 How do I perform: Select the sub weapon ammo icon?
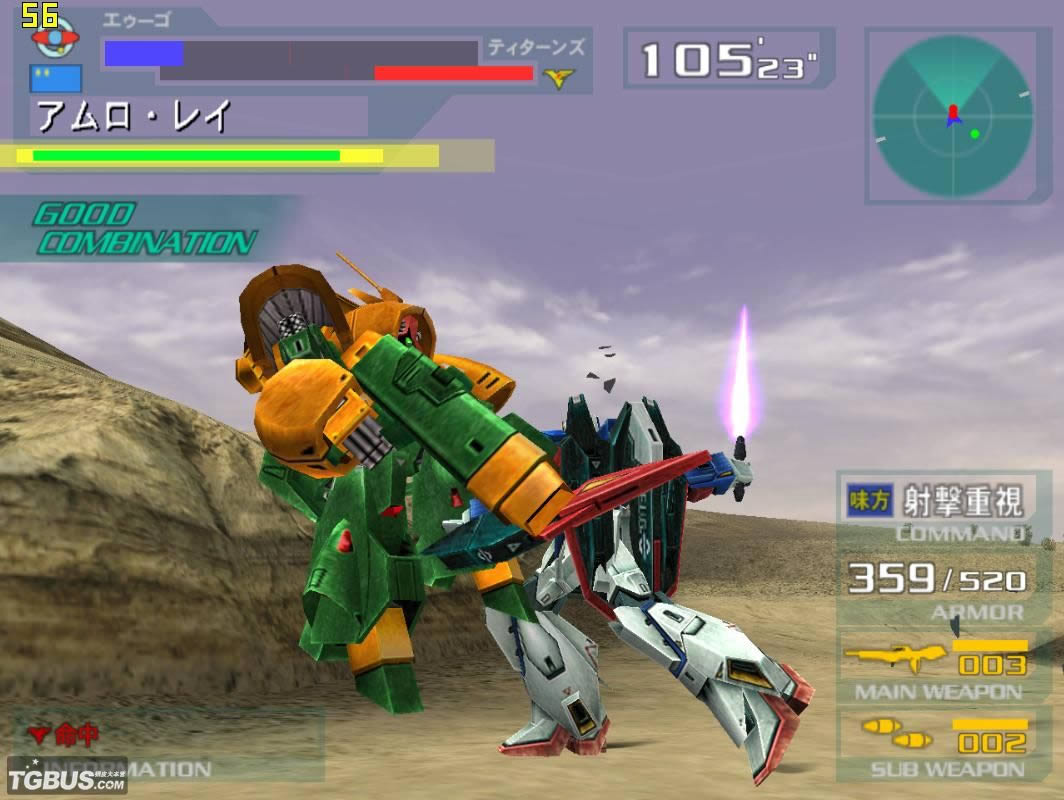click(x=895, y=734)
